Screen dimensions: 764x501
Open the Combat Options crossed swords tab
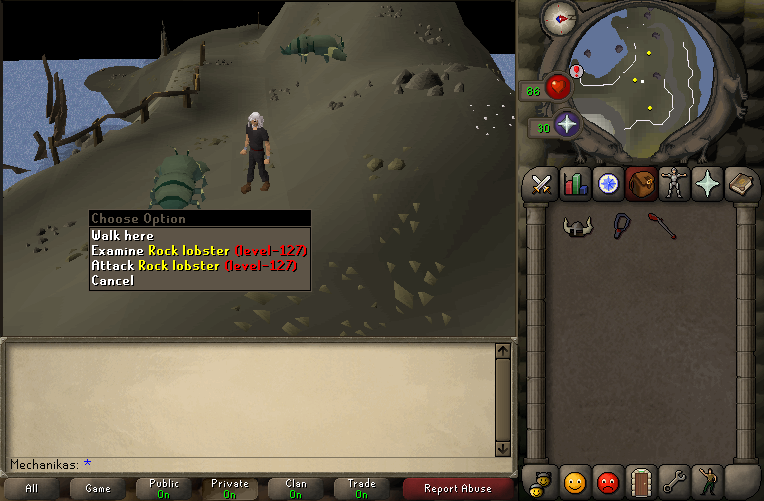tap(542, 184)
